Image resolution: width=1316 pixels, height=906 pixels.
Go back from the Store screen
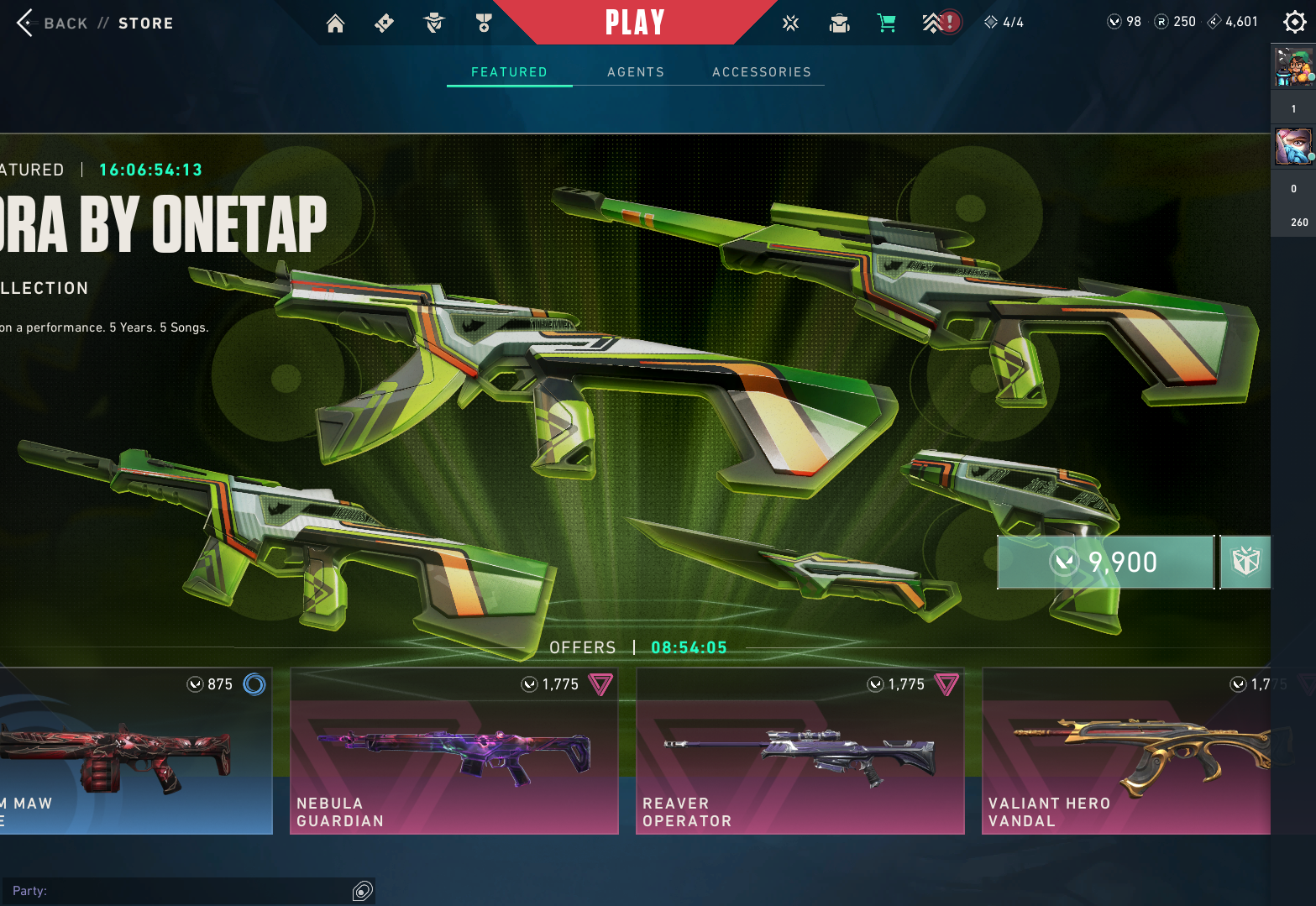coord(27,23)
